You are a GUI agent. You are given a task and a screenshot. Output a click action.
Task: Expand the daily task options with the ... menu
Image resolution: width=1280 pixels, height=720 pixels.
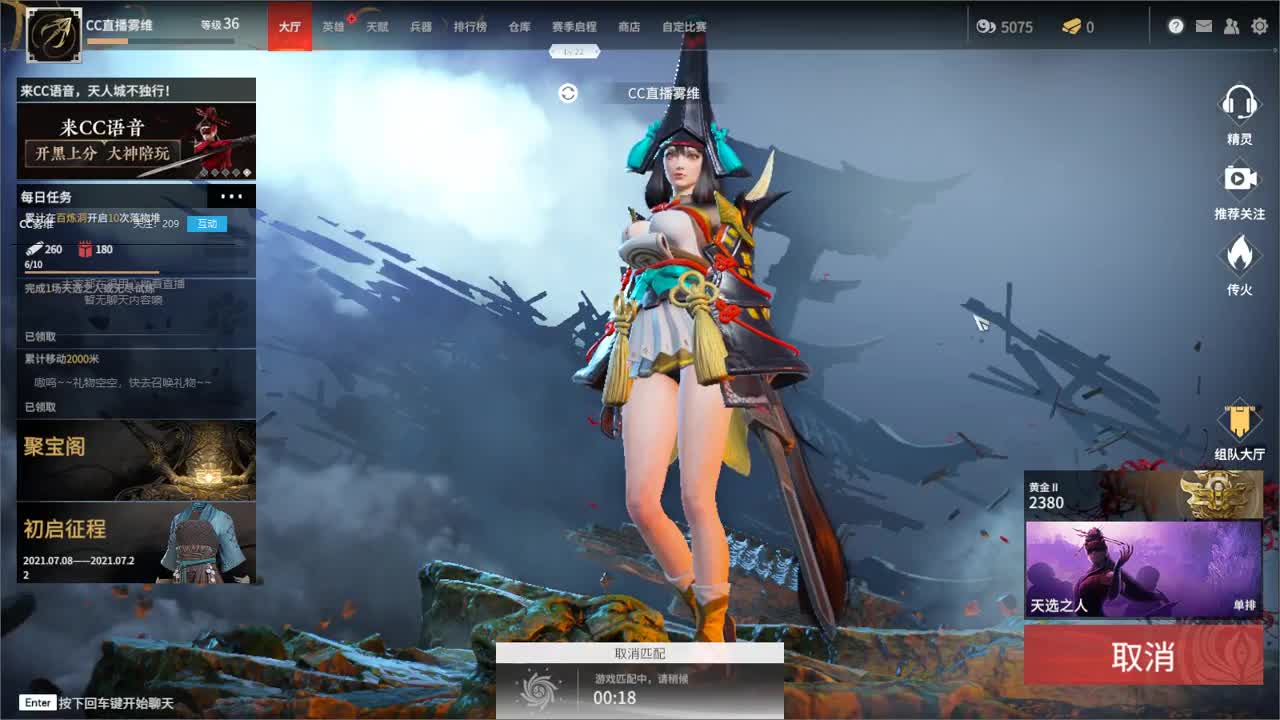click(x=233, y=196)
